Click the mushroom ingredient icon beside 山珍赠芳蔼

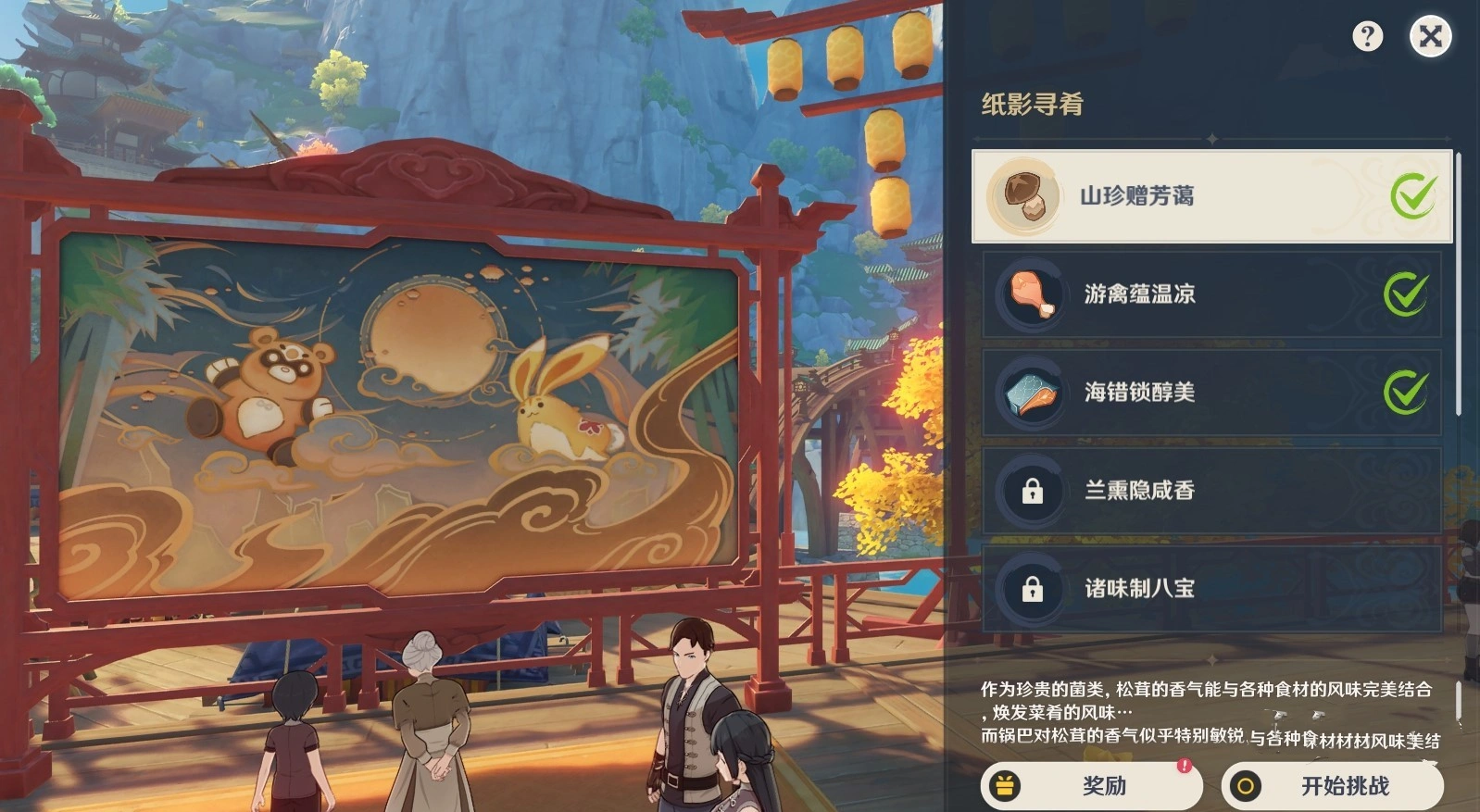(1025, 194)
